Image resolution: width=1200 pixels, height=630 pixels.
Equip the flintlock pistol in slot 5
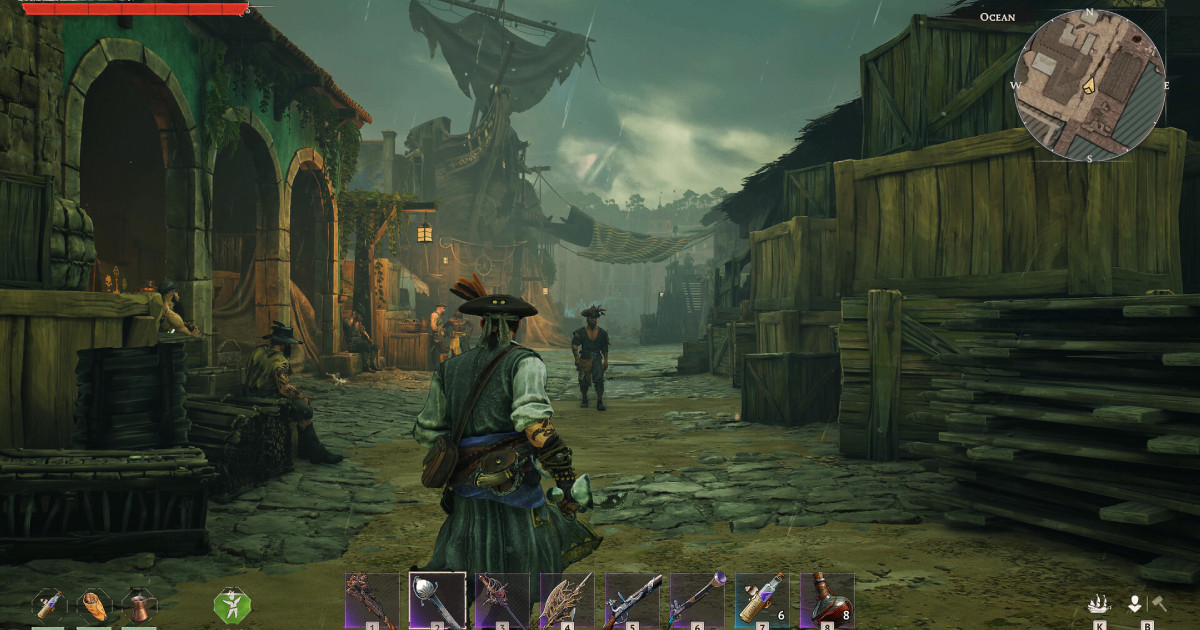coord(632,600)
